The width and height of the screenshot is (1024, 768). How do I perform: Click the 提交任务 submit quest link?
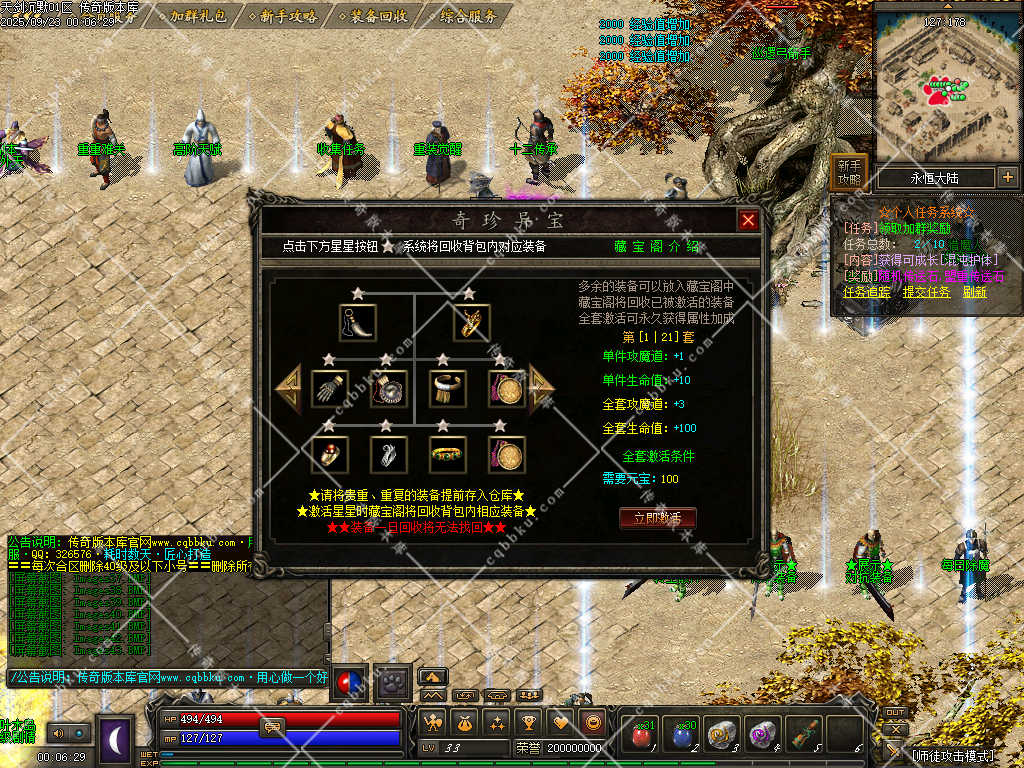pos(926,292)
